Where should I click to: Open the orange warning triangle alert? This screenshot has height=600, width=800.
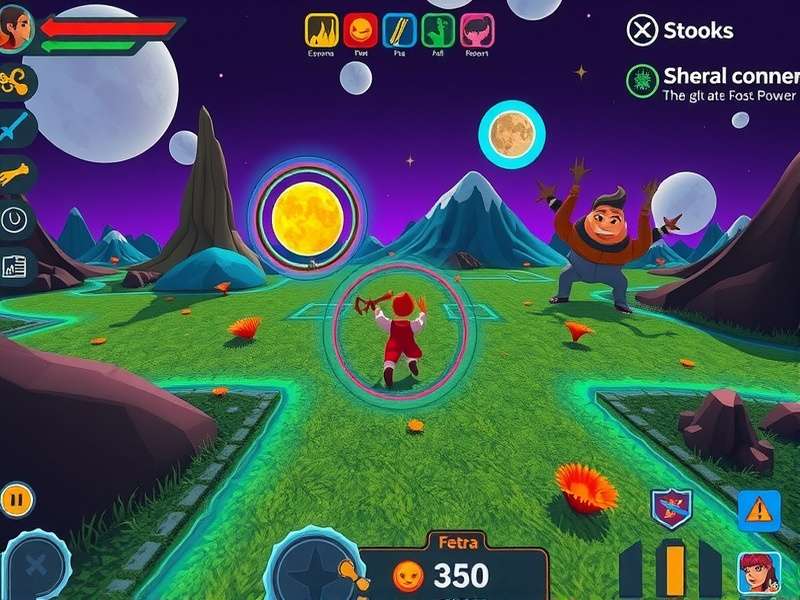tap(759, 511)
